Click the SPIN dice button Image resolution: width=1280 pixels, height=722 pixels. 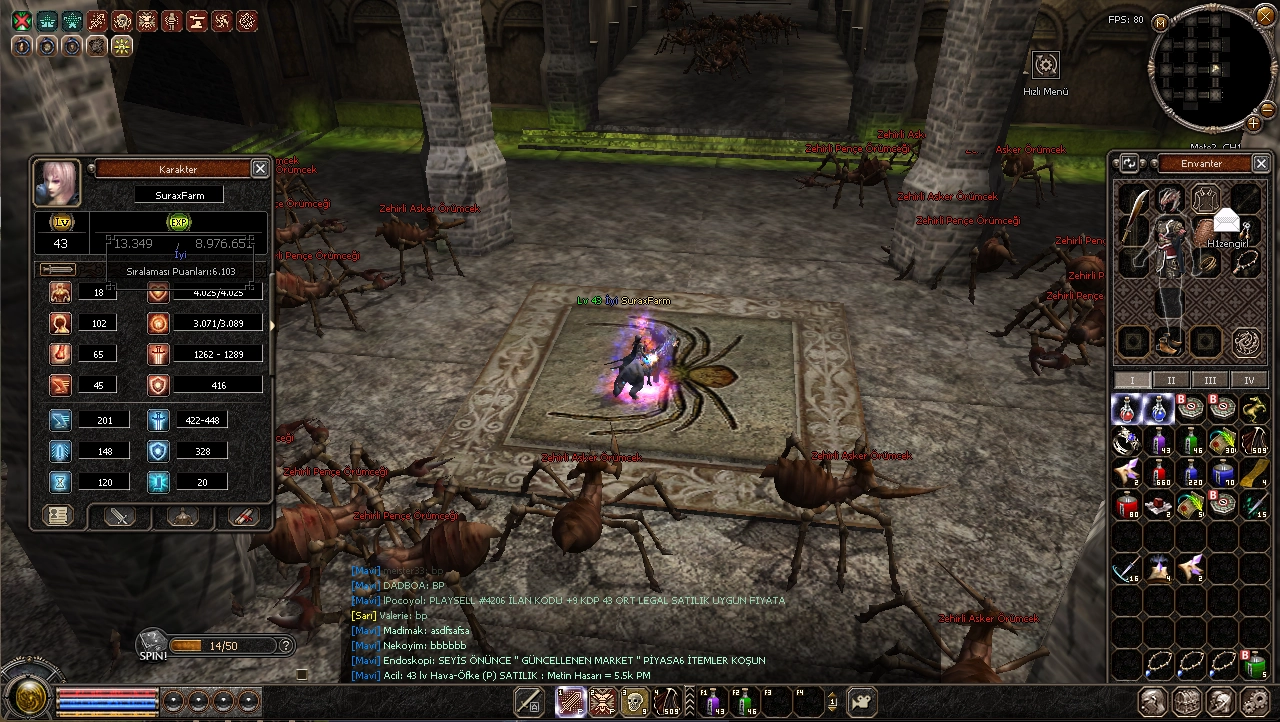152,644
